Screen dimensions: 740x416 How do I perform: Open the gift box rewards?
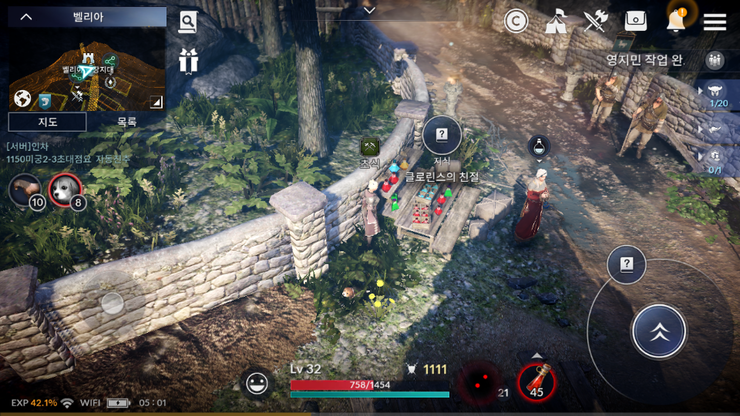coord(188,60)
